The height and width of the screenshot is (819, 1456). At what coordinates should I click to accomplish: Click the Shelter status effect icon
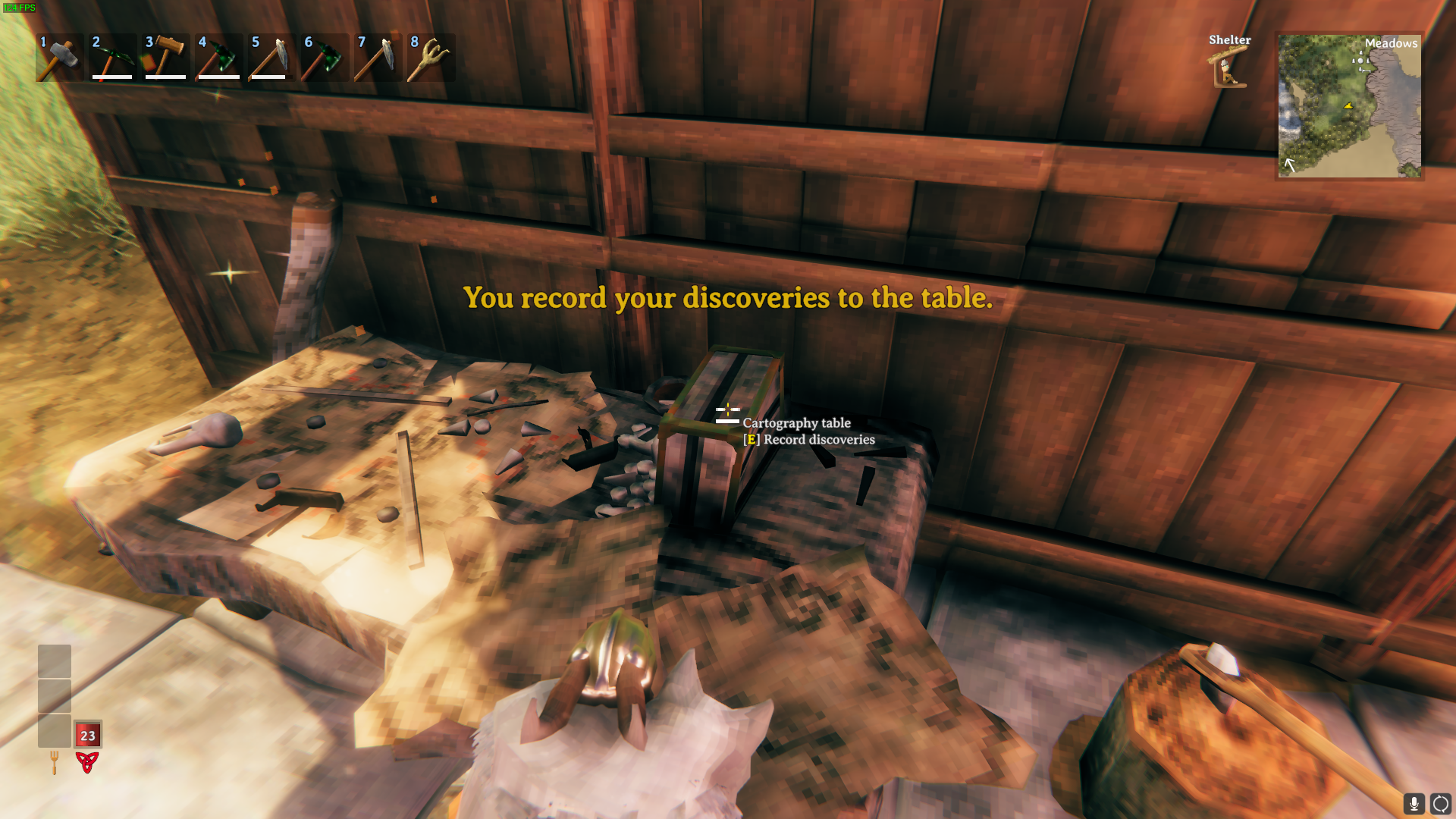tap(1228, 67)
